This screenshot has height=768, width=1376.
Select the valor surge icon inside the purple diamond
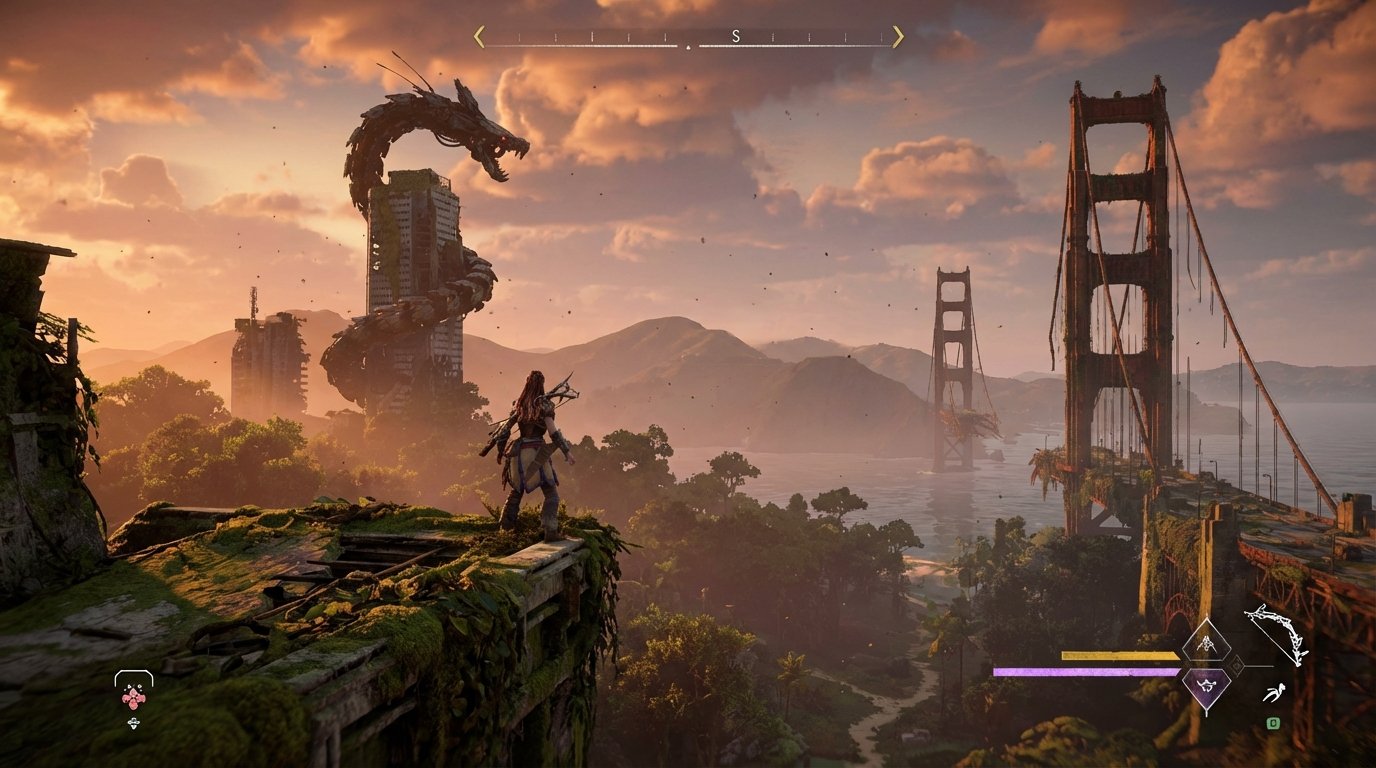point(1205,686)
